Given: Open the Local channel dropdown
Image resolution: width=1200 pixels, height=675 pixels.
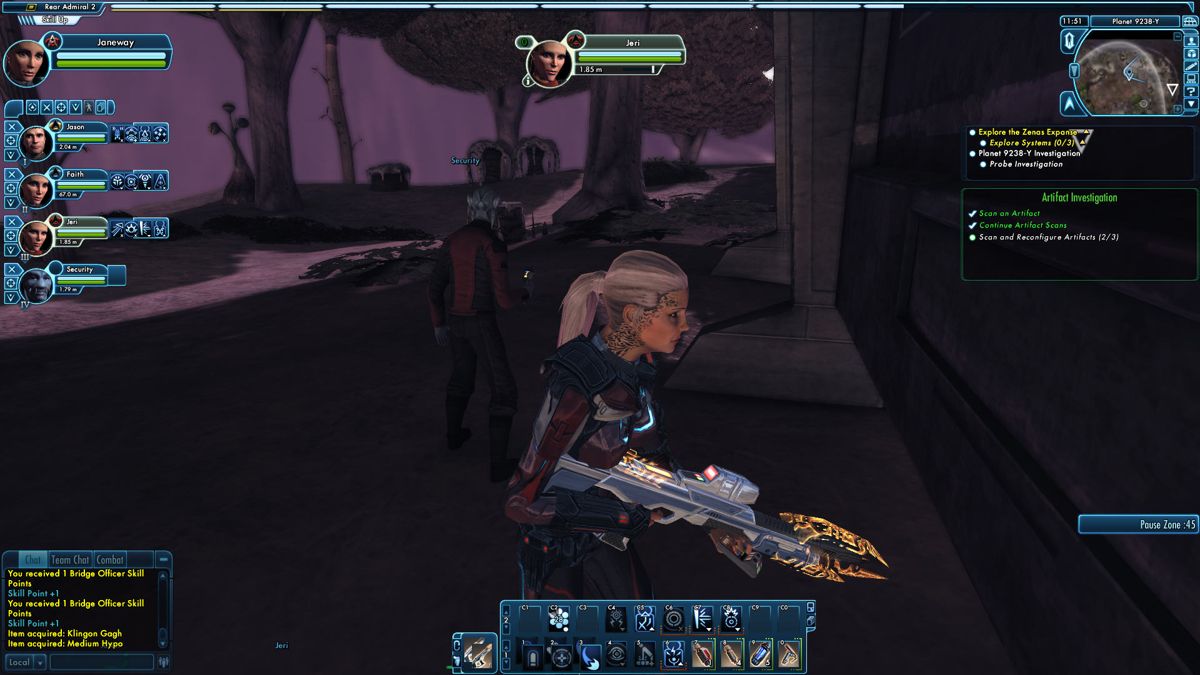Looking at the screenshot, I should 26,662.
